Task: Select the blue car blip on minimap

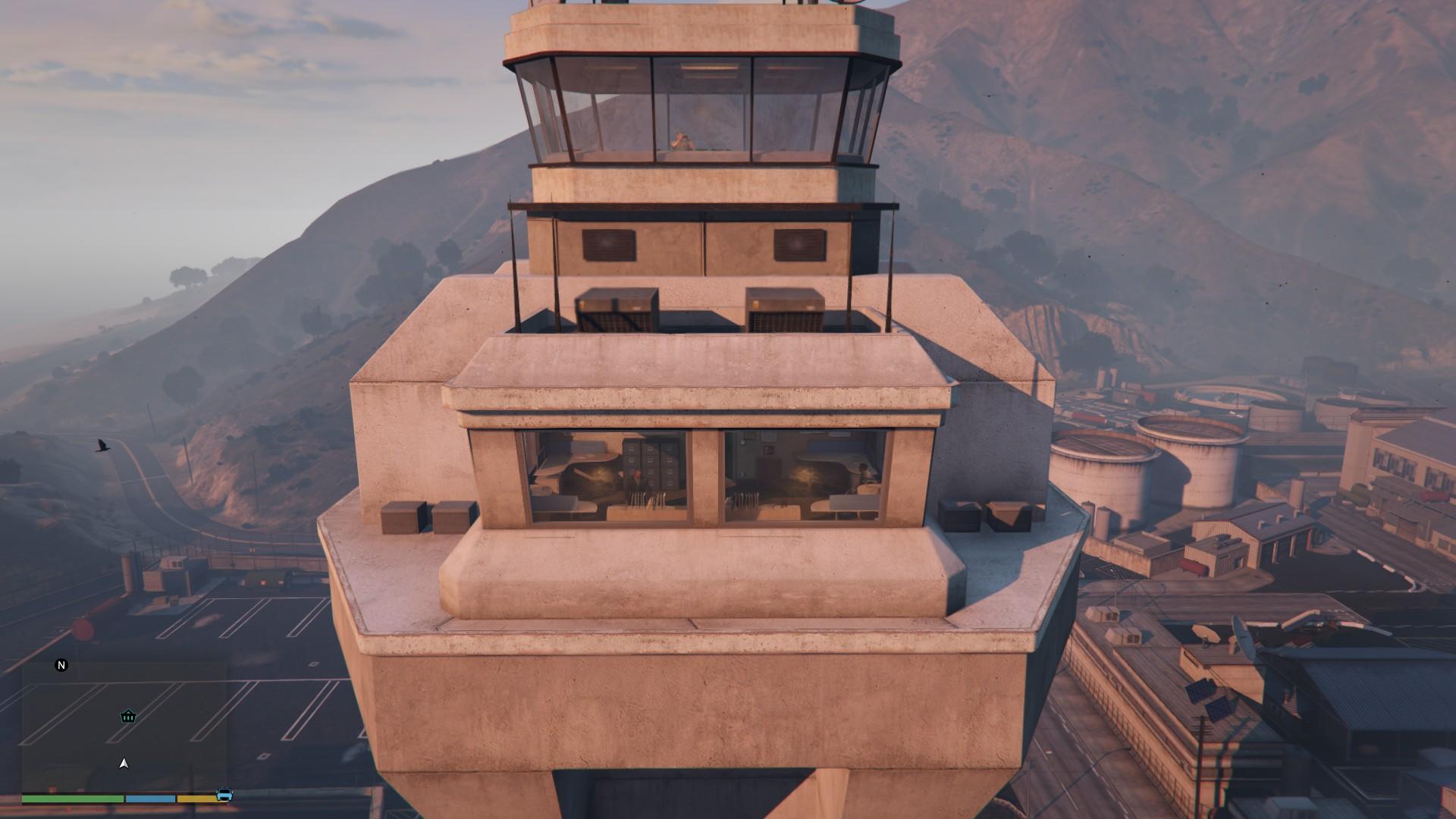Action: (224, 794)
